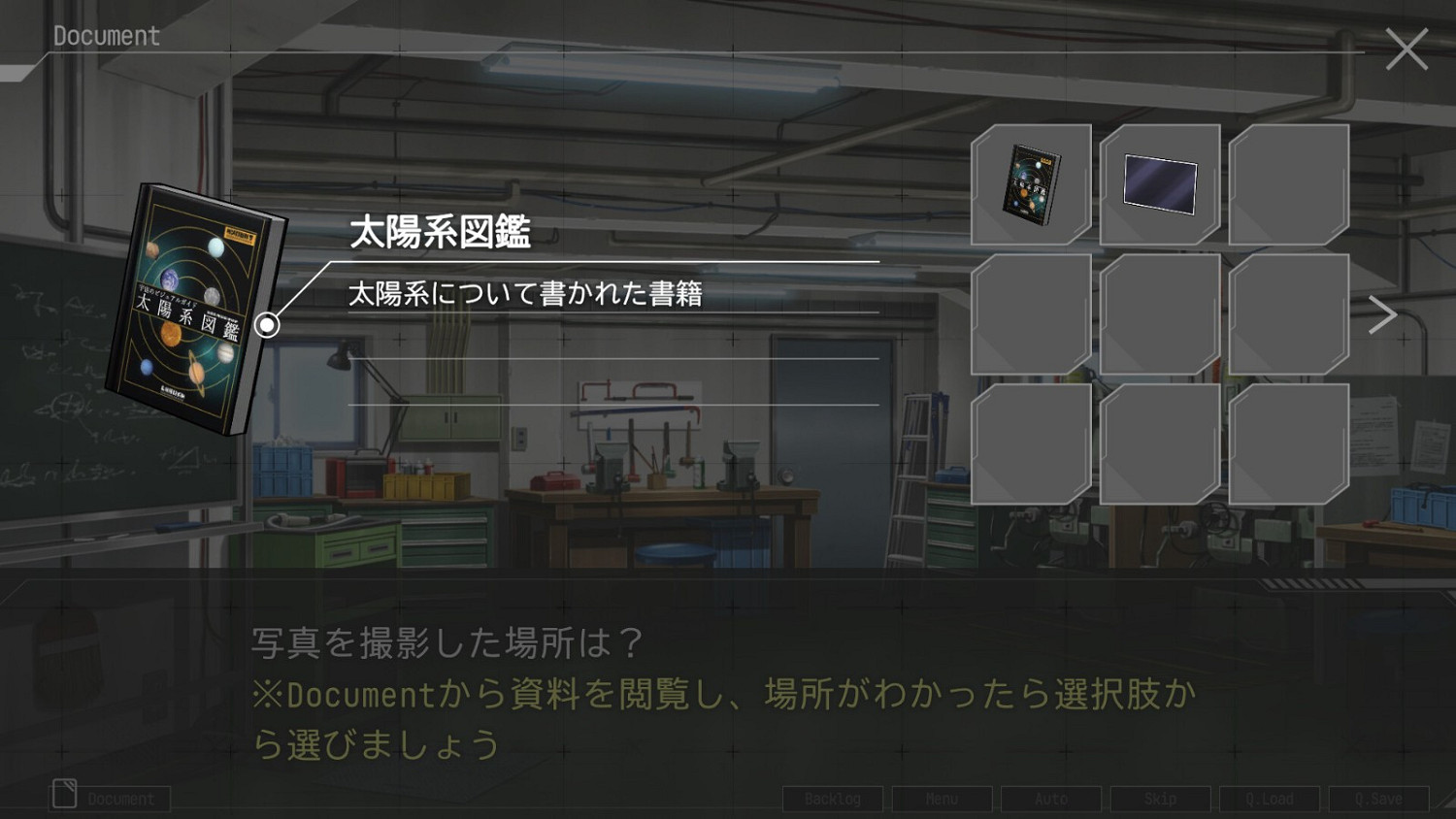
Task: Click the selection marker circle beside the book
Action: tap(266, 324)
